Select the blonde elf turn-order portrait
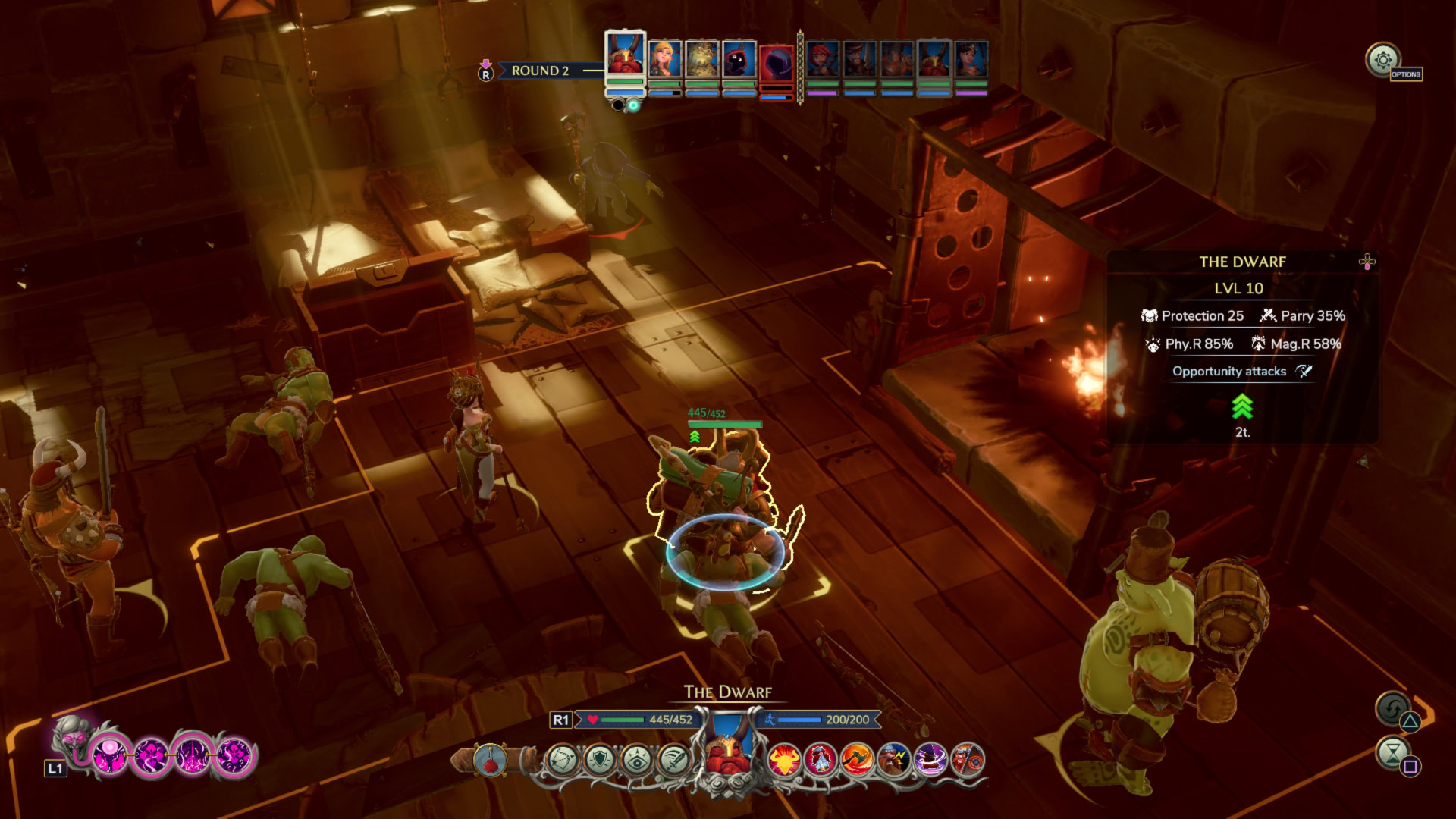 pyautogui.click(x=664, y=59)
